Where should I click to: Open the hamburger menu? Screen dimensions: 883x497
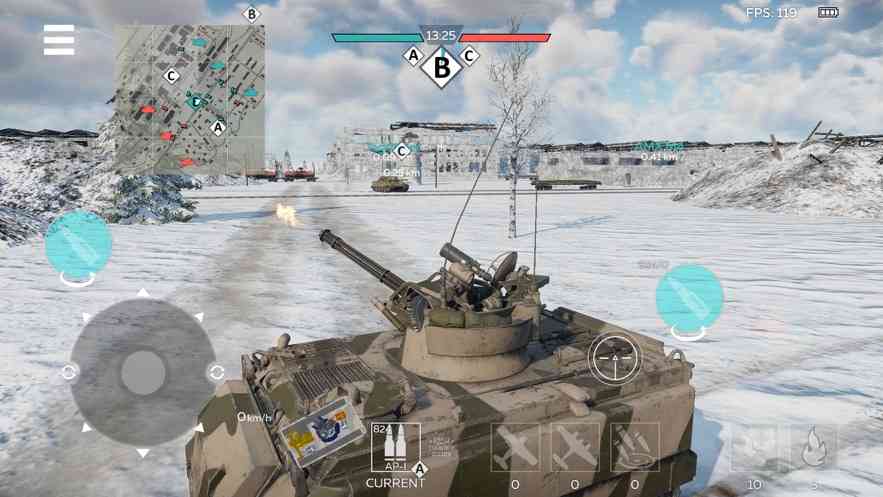[x=59, y=39]
